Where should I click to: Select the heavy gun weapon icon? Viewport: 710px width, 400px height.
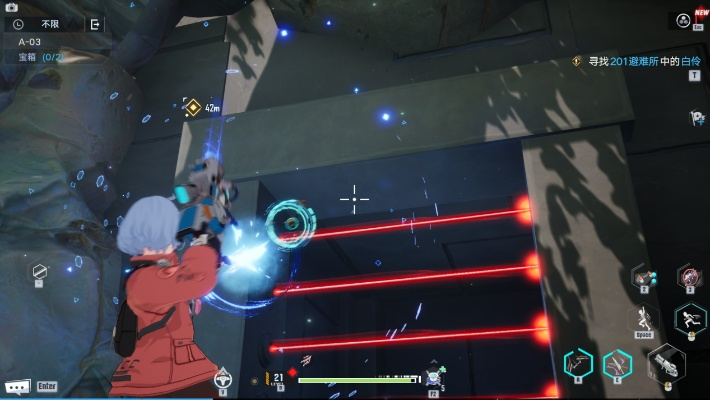tap(665, 363)
